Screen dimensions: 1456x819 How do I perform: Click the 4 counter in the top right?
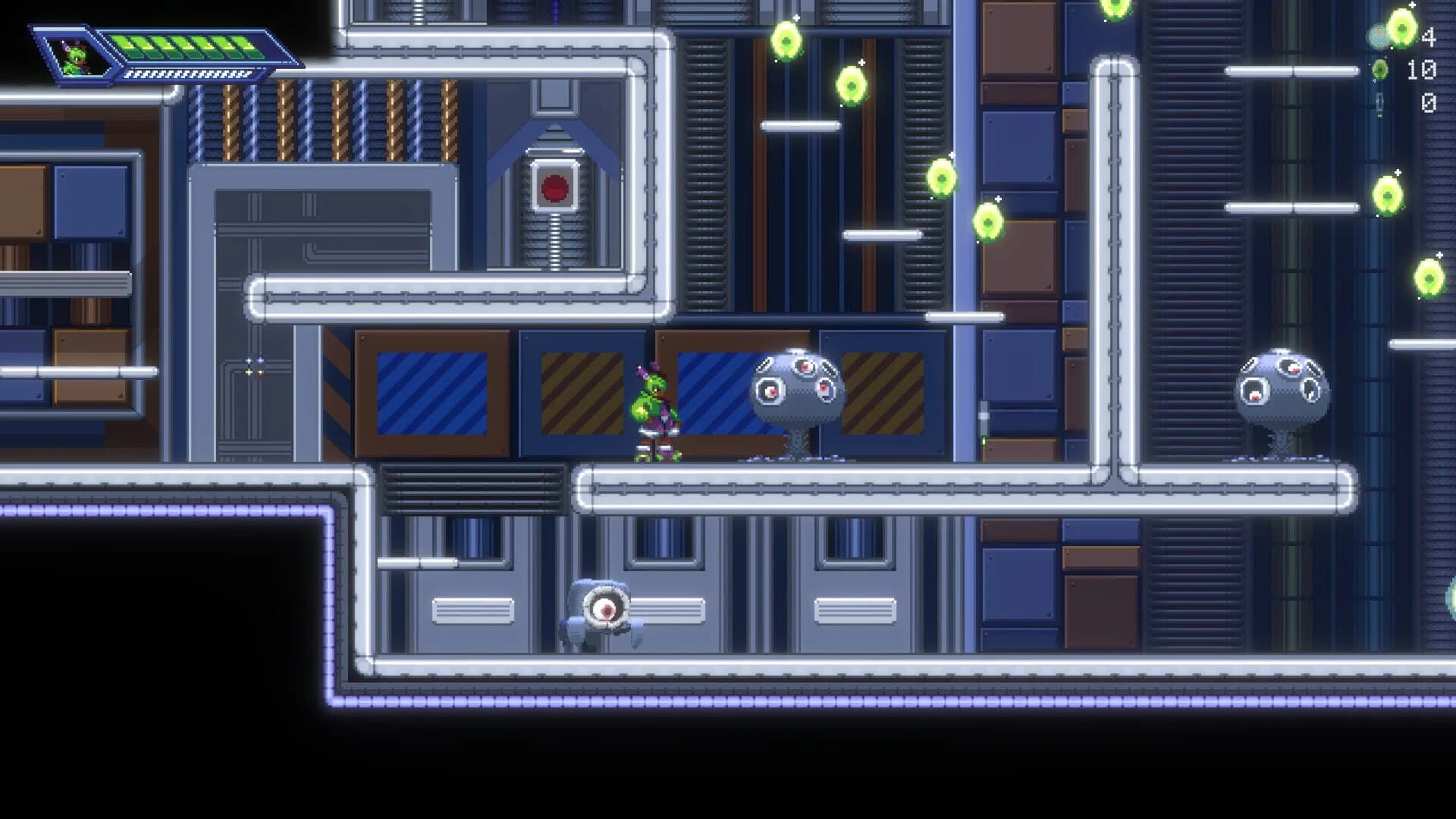1429,36
